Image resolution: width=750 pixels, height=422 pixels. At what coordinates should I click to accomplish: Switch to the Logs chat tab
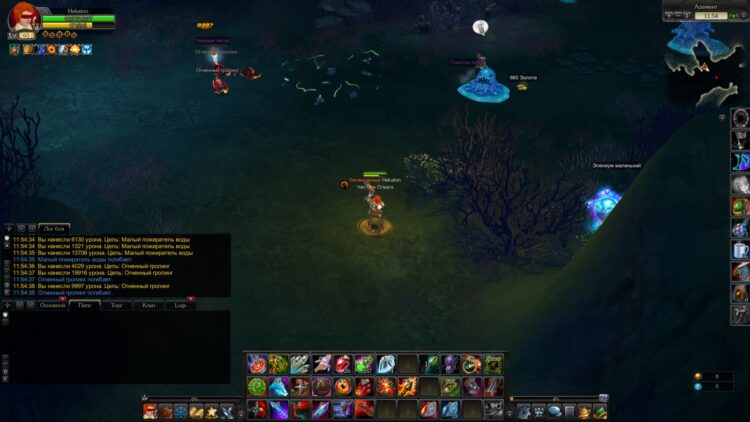click(x=180, y=304)
